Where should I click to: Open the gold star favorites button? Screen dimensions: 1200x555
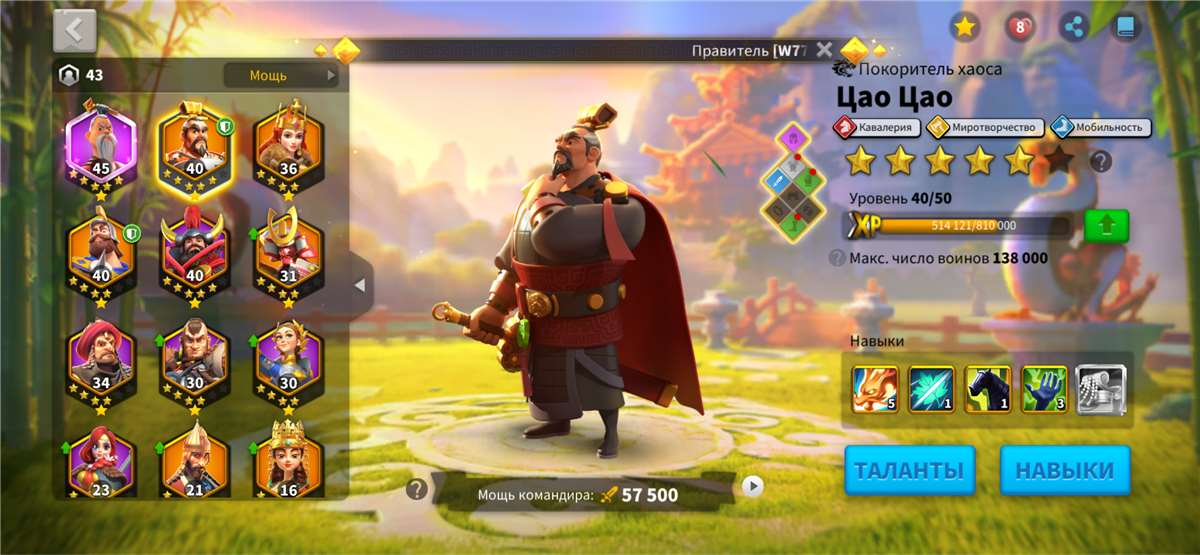(x=964, y=27)
